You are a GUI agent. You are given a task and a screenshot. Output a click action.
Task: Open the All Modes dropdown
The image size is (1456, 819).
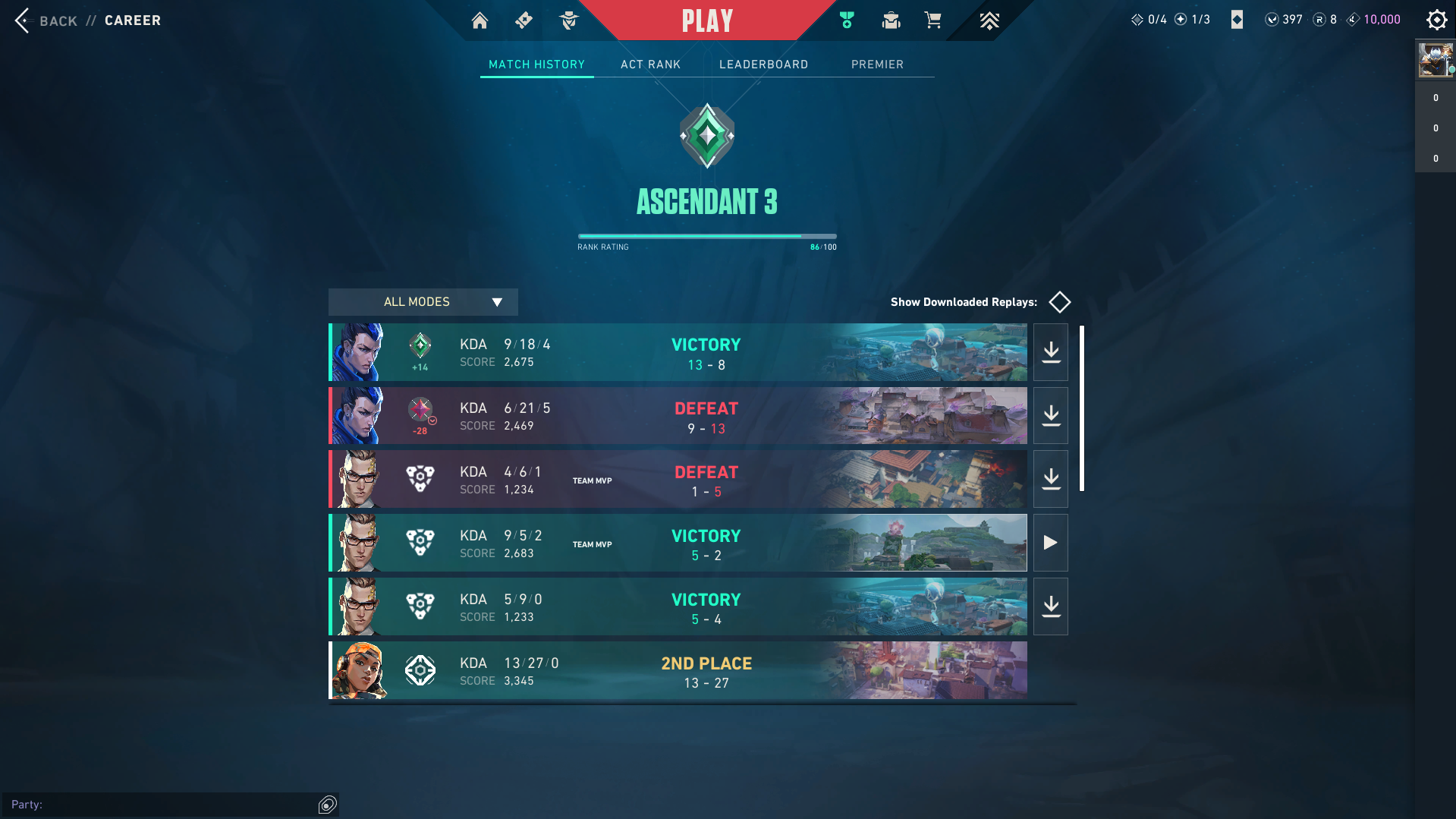coord(423,302)
